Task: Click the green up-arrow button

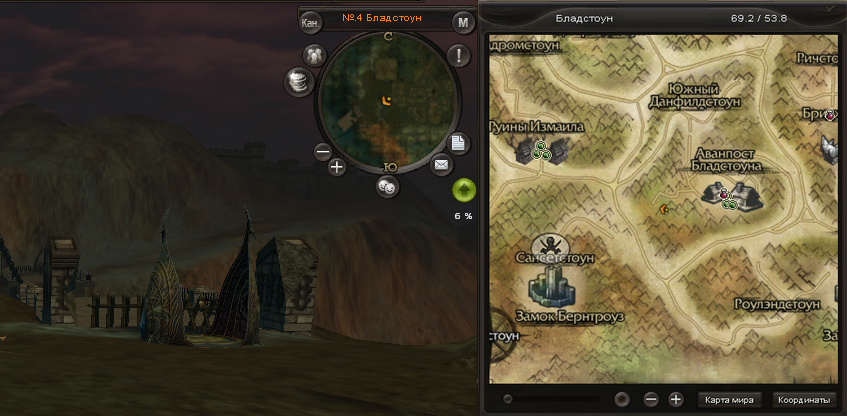Action: (x=464, y=190)
